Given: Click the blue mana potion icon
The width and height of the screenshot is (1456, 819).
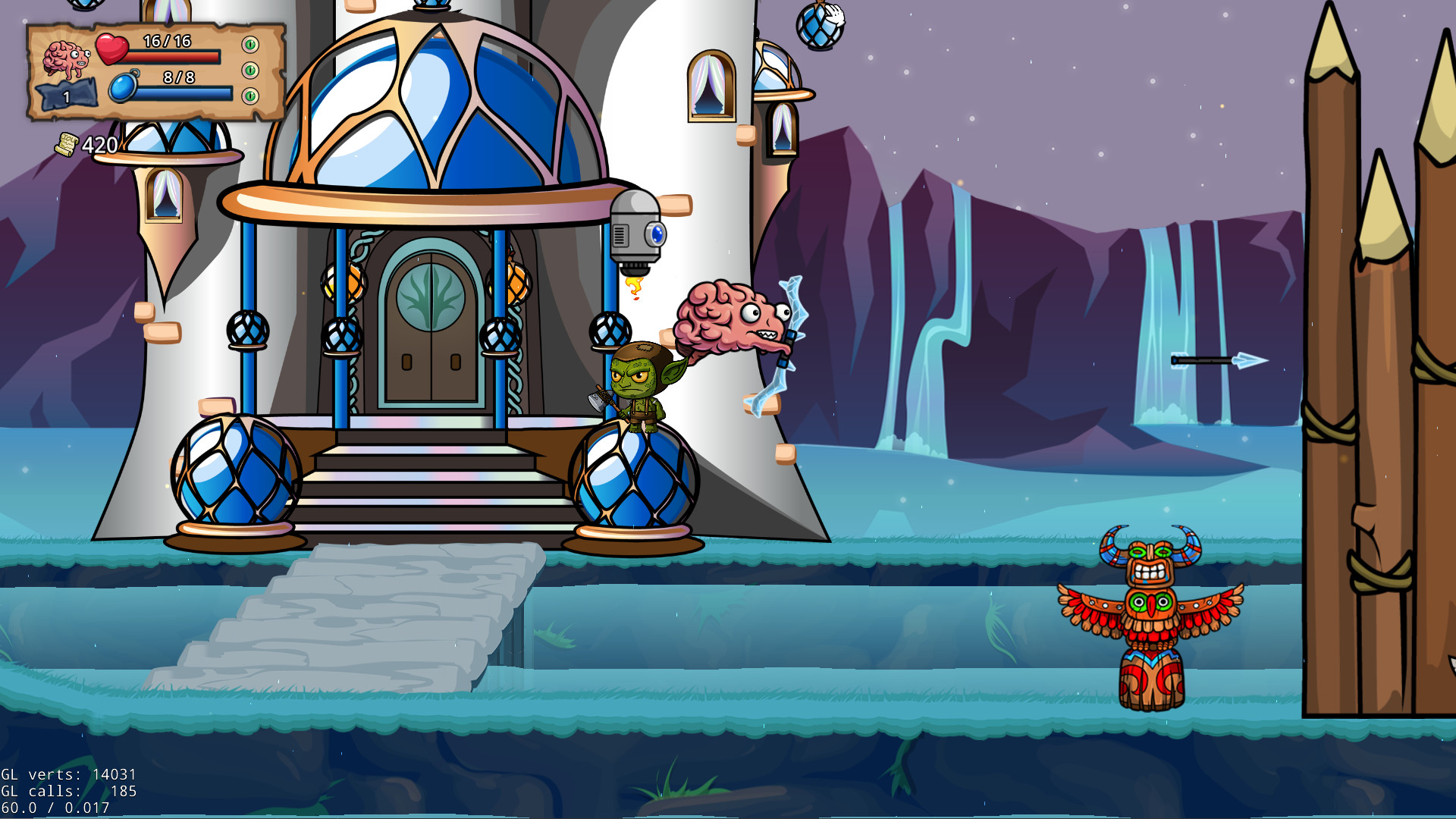Looking at the screenshot, I should coord(123,85).
